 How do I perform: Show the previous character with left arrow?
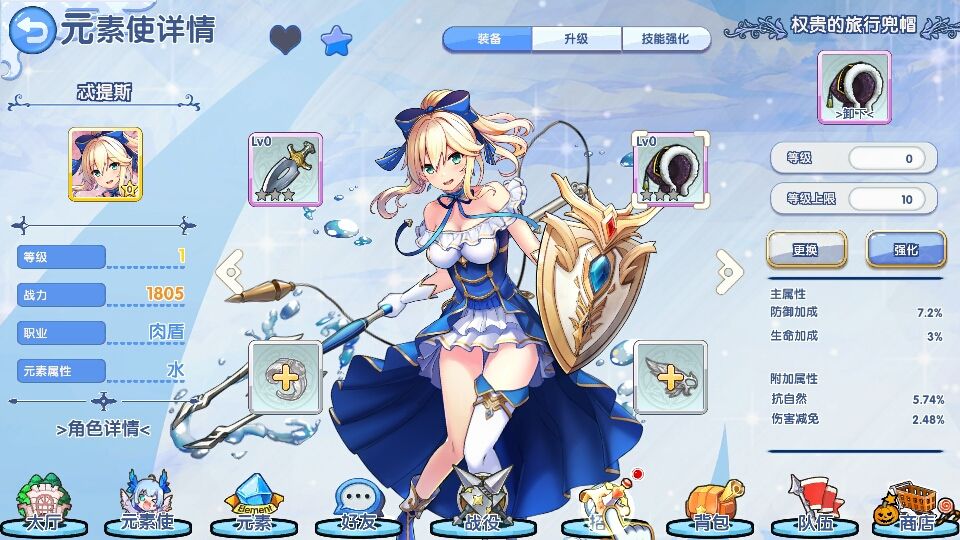[230, 269]
